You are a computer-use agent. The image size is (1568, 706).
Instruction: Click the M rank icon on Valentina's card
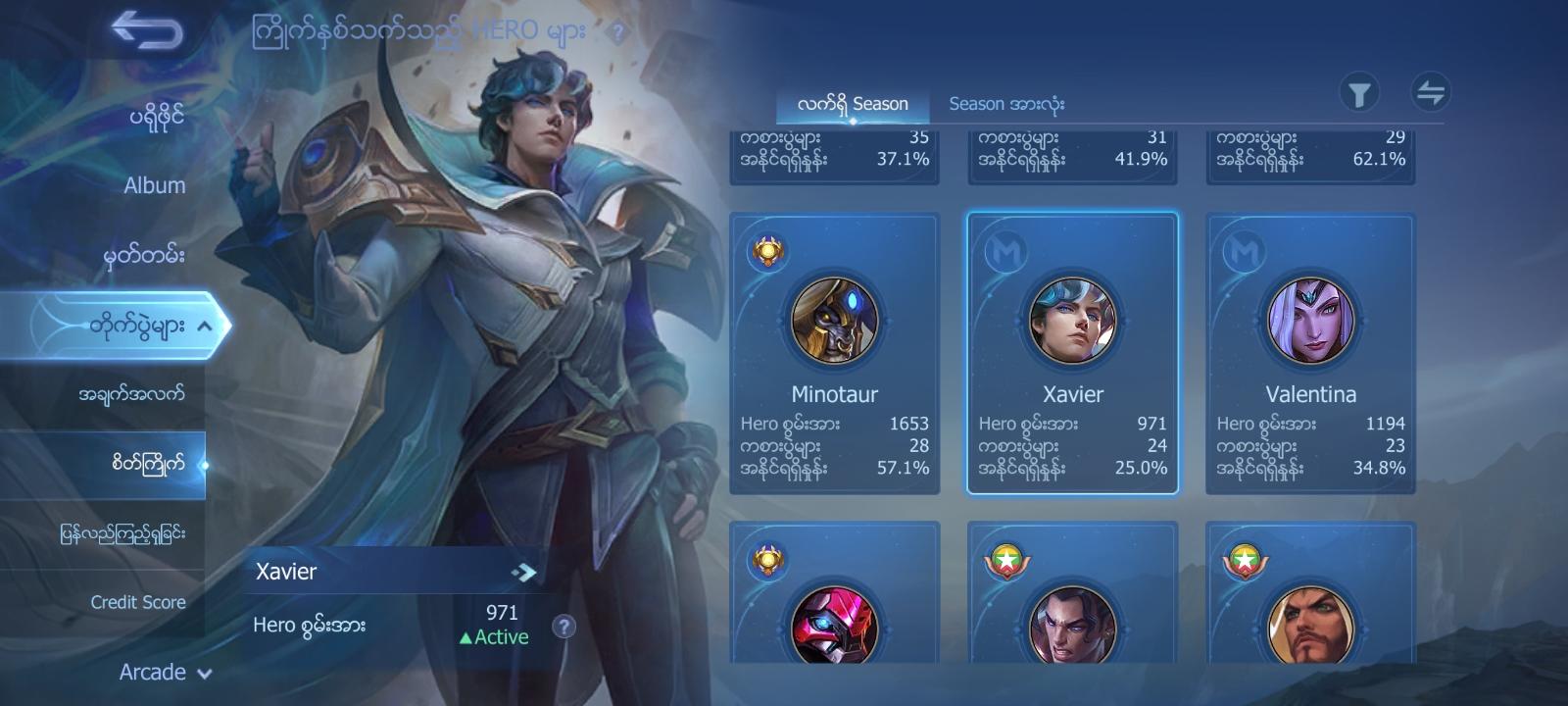click(1243, 249)
